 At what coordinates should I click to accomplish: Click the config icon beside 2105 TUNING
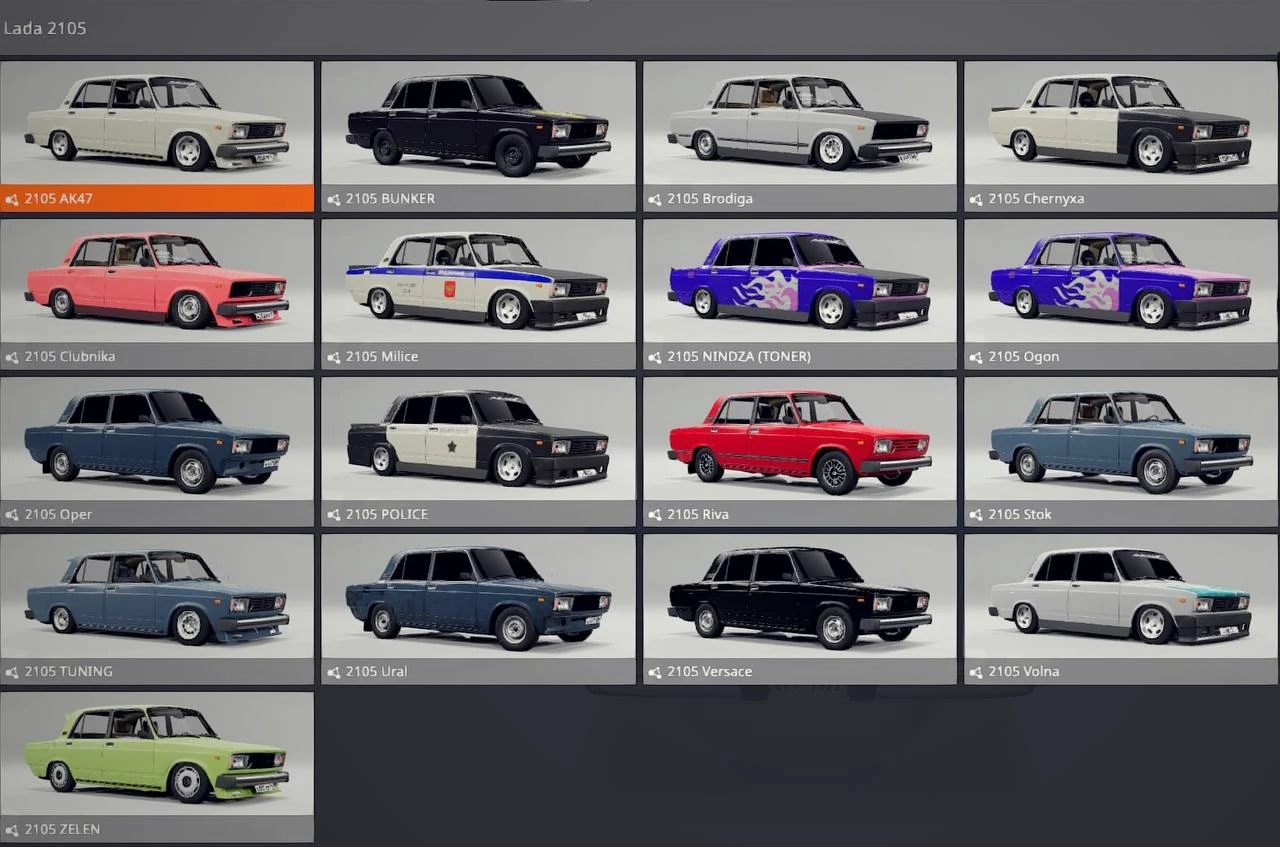coord(12,671)
